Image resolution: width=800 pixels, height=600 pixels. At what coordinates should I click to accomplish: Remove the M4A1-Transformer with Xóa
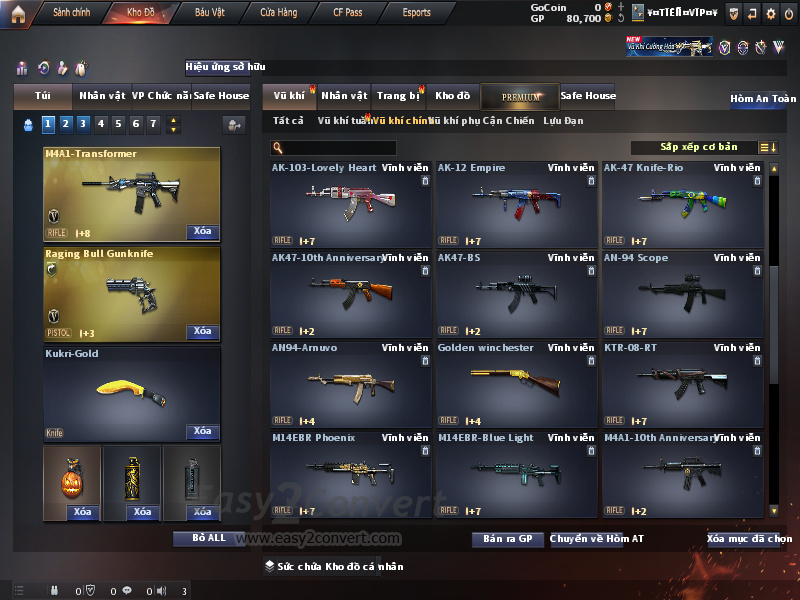(202, 232)
